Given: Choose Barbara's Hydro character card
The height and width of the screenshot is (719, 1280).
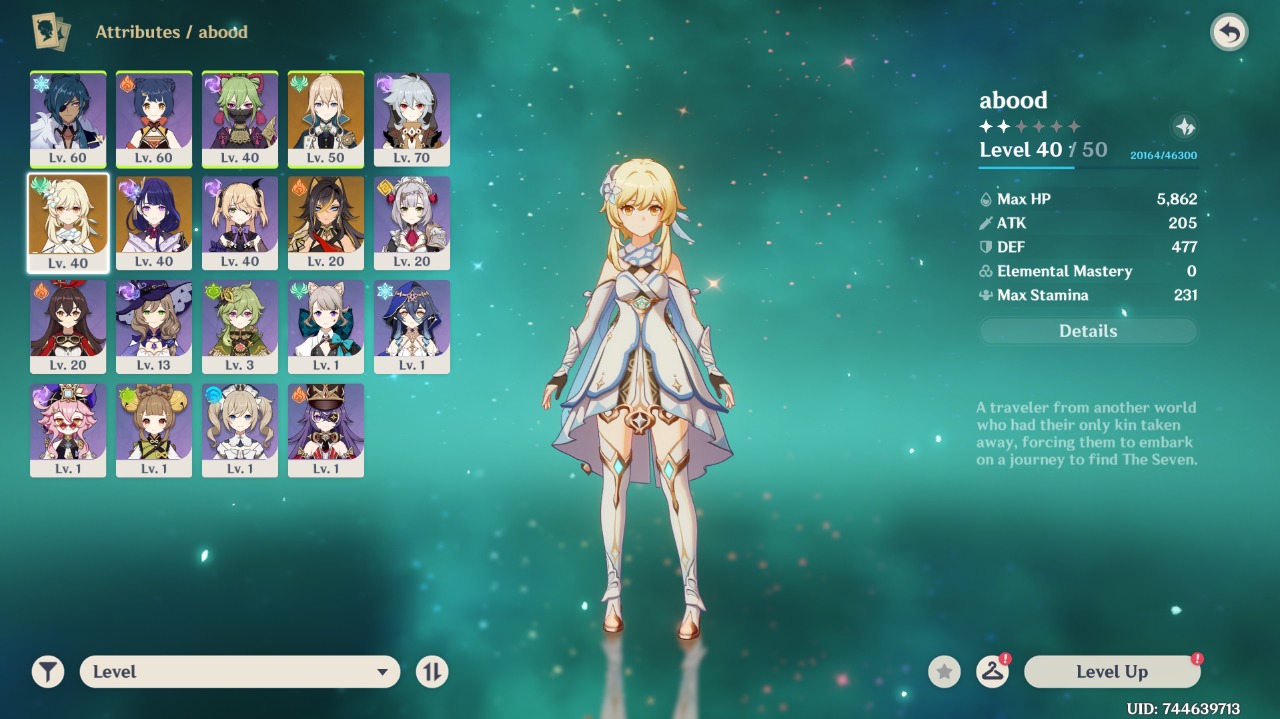Looking at the screenshot, I should pos(240,431).
